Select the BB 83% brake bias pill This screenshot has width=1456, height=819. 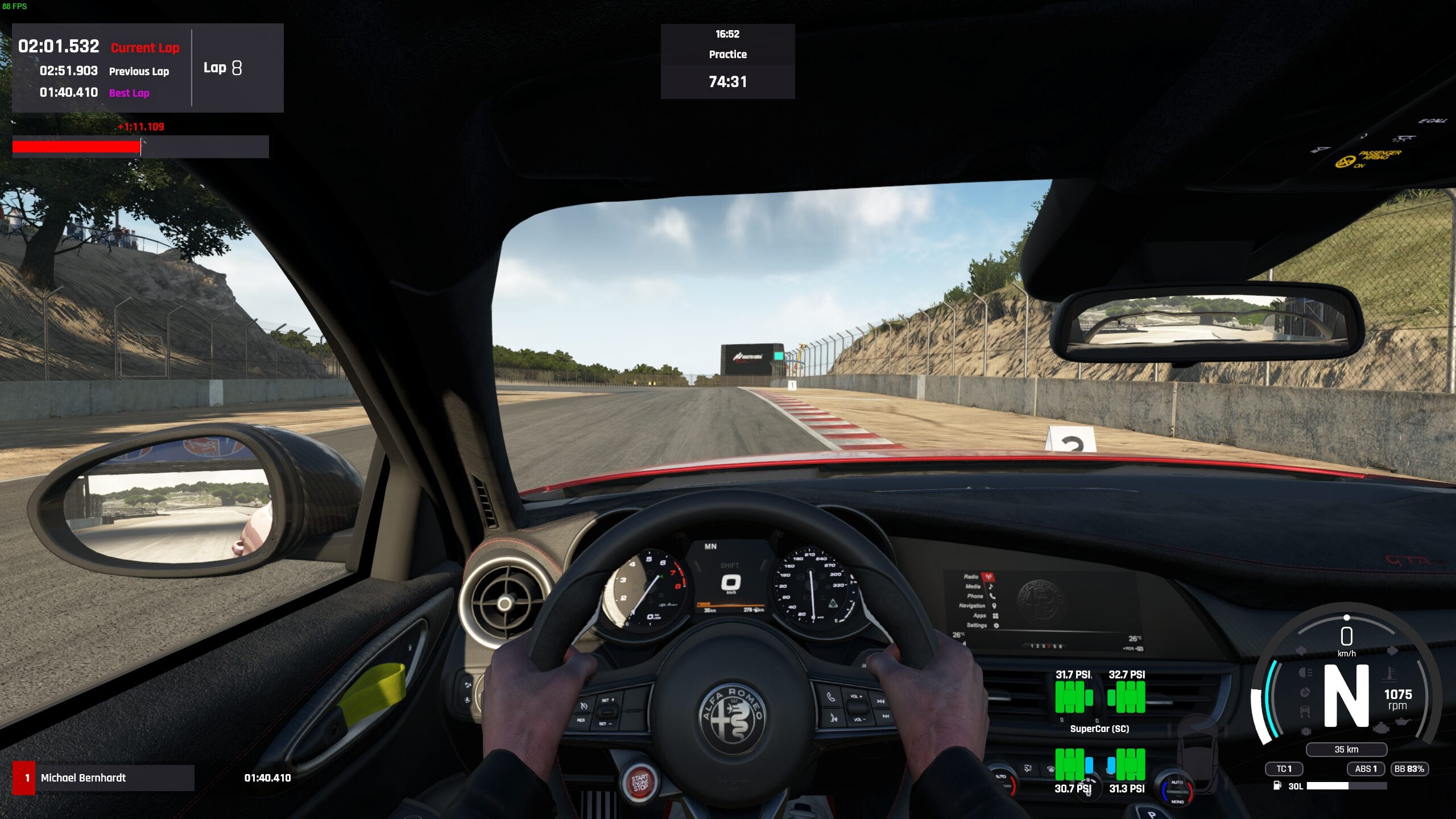point(1409,769)
